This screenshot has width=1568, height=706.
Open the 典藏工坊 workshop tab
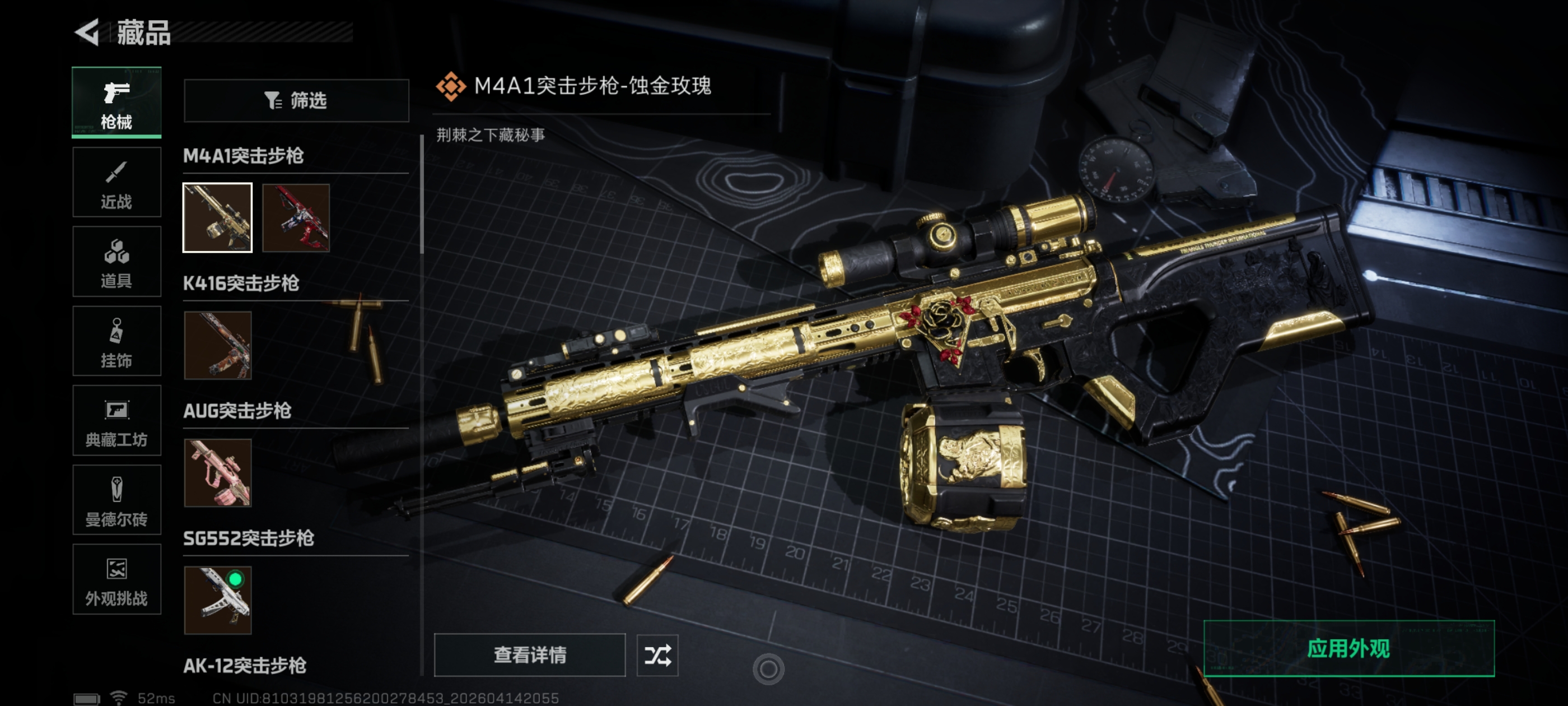(x=116, y=421)
